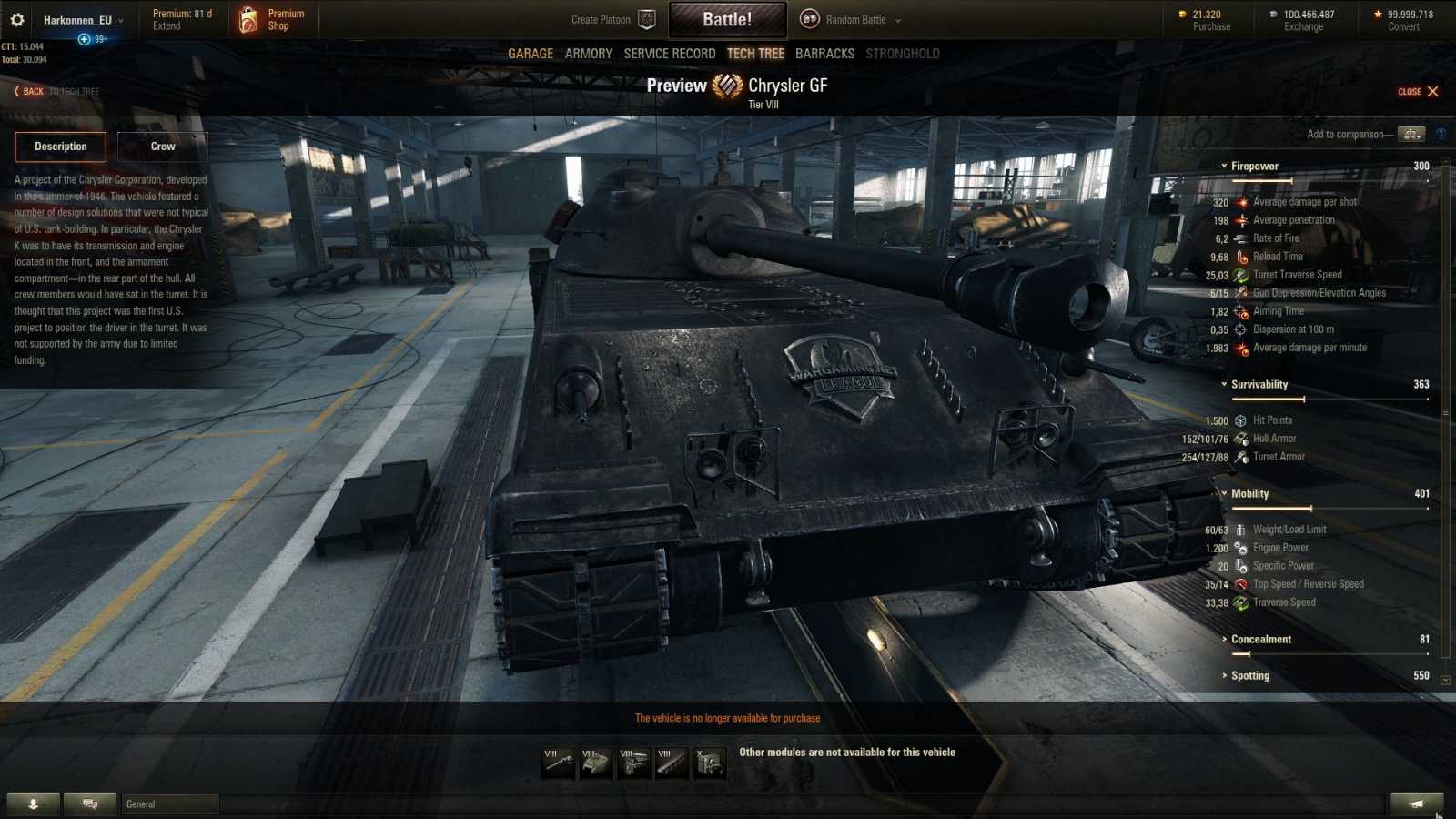The width and height of the screenshot is (1456, 819).
Task: Toggle the contacts chat panel
Action: pos(88,804)
